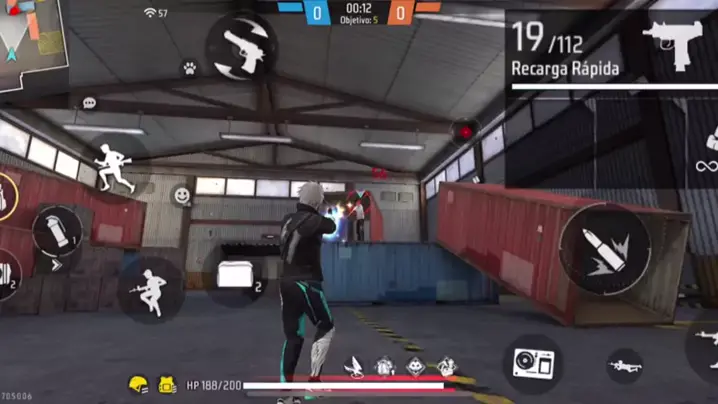Open the chat speech bubble

click(x=89, y=103)
